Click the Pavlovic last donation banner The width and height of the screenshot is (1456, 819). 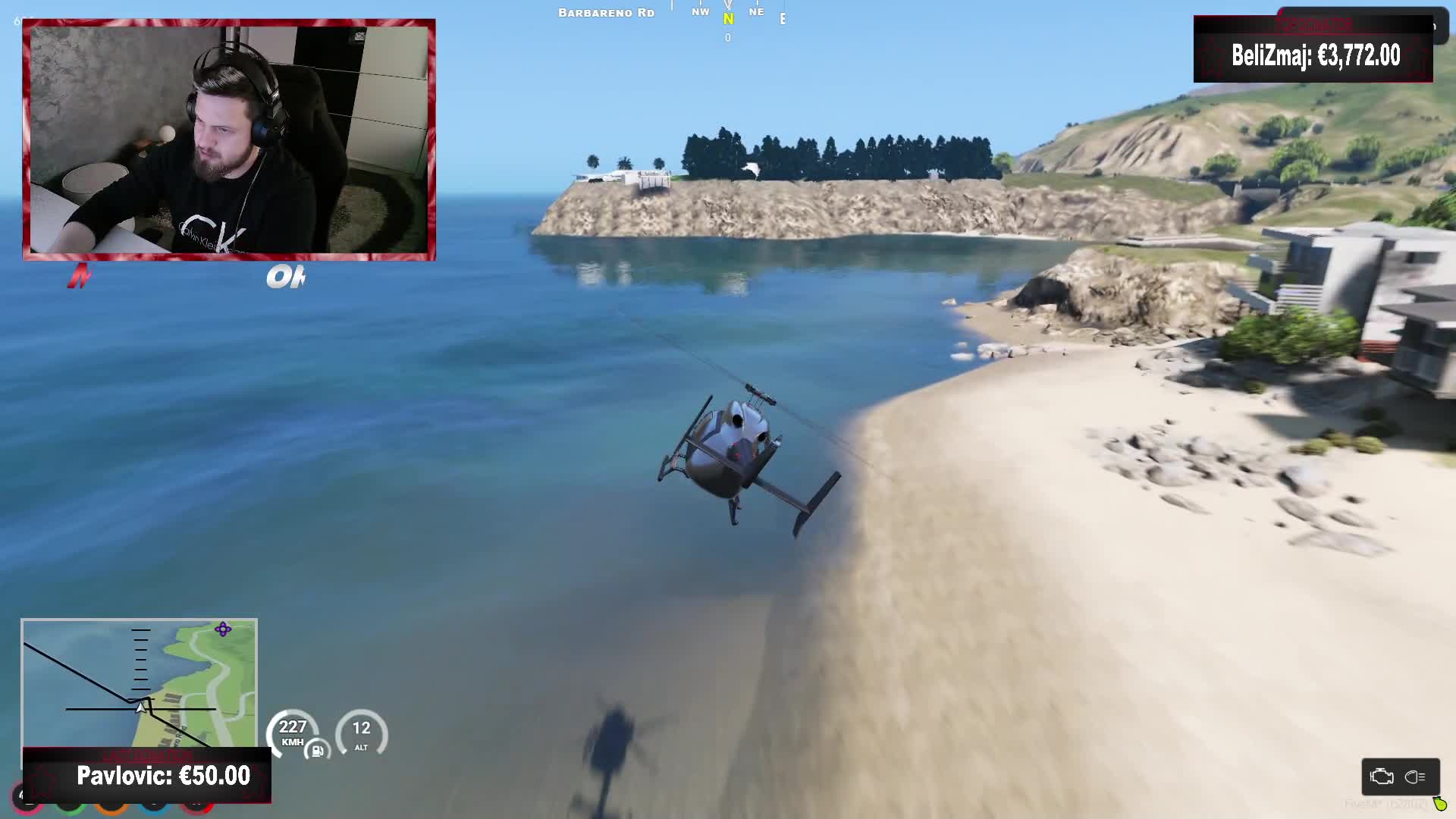147,775
